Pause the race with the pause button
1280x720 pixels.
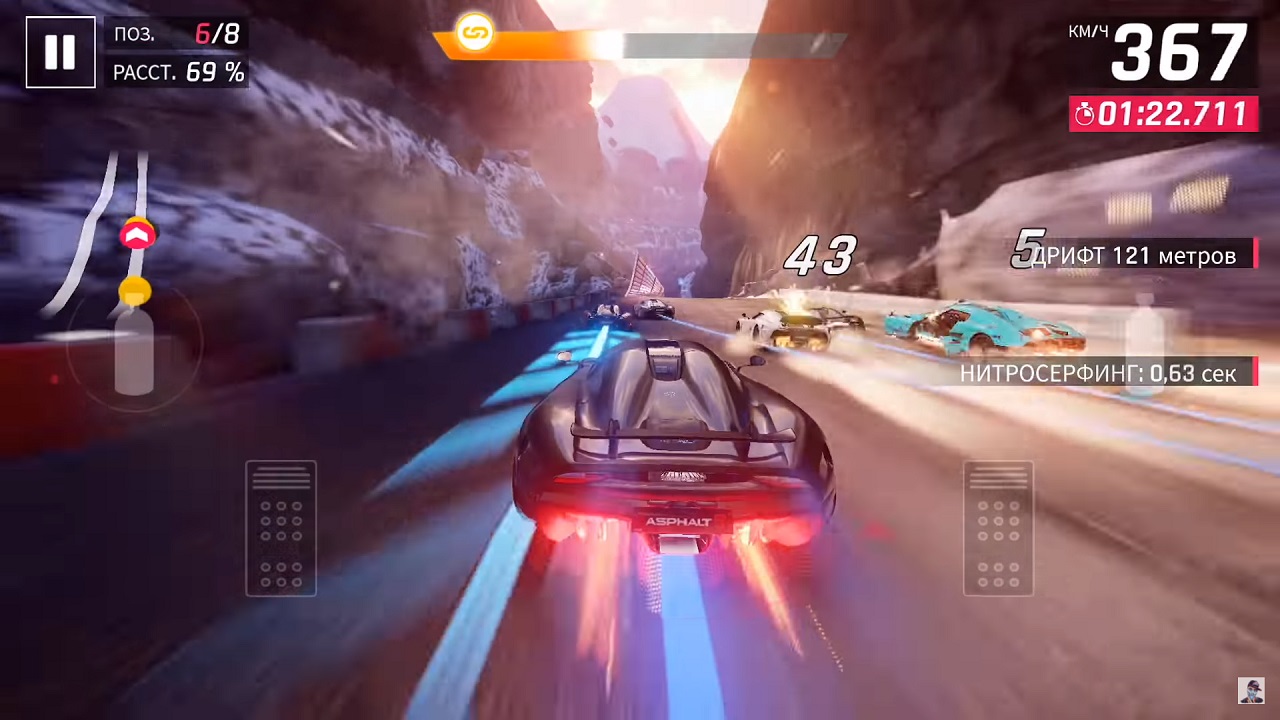click(x=60, y=52)
